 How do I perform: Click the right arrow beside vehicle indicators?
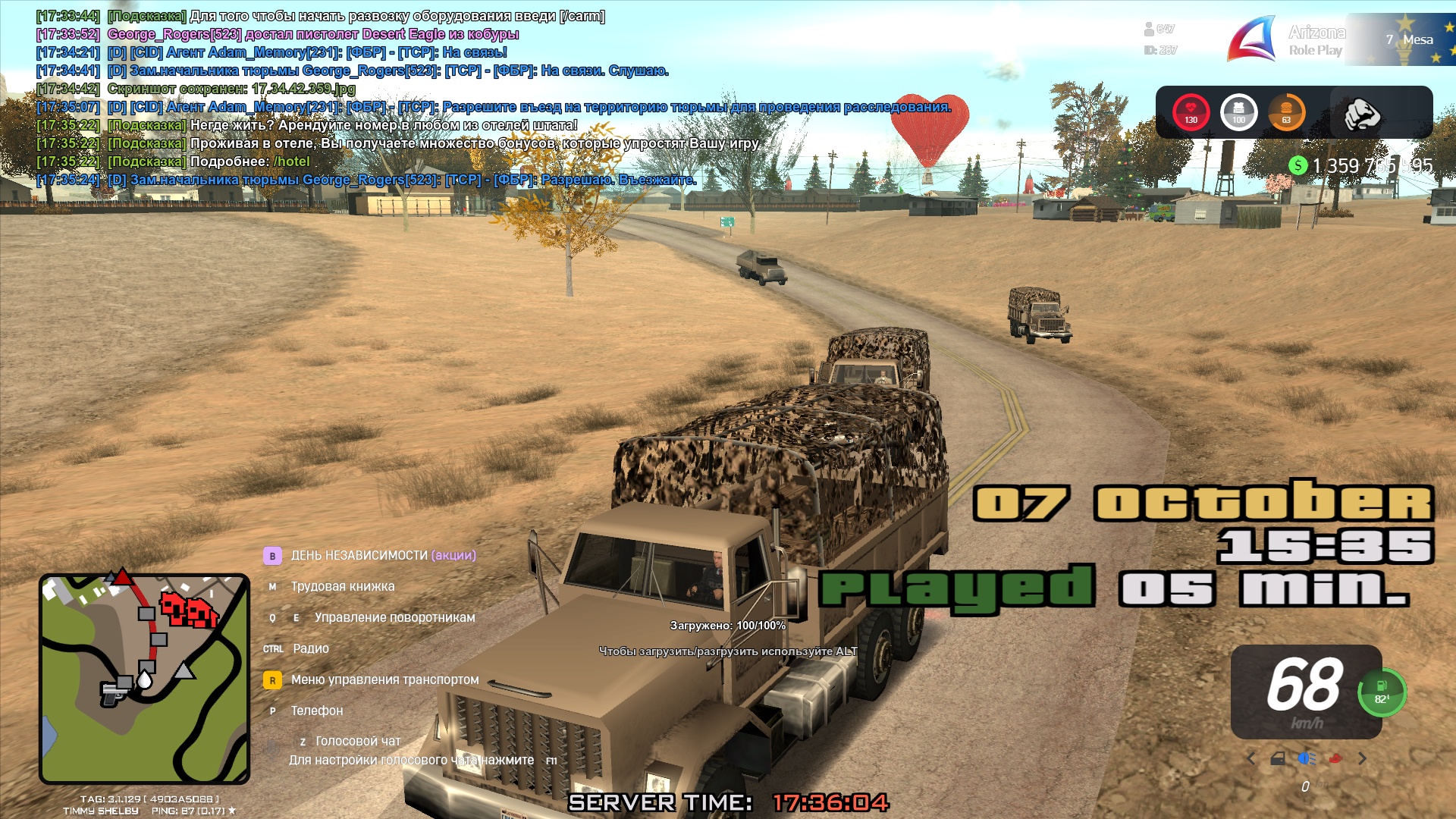click(x=1363, y=758)
